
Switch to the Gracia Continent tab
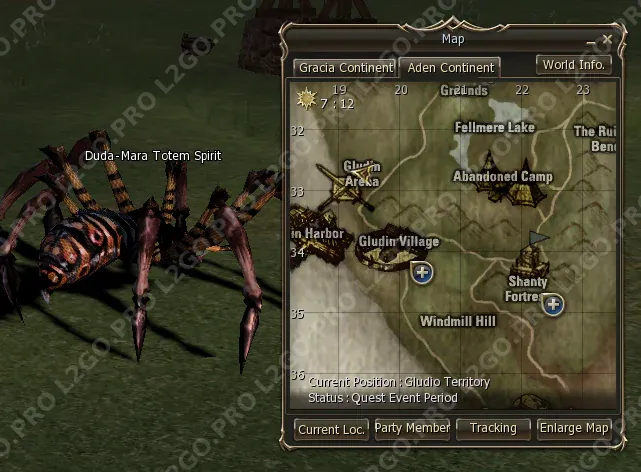344,68
